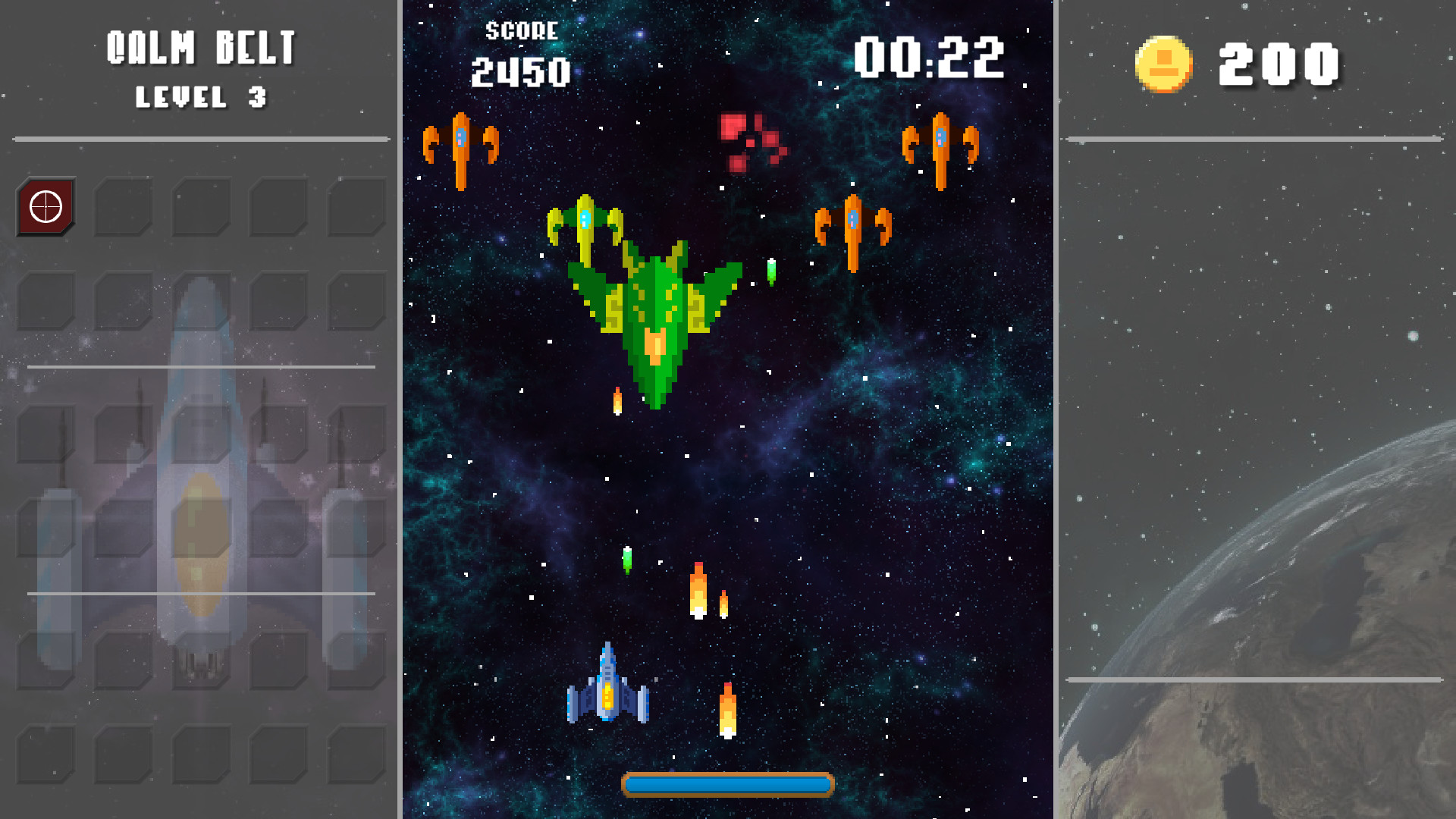Expand the middle slot of the top inventory row

[200, 206]
